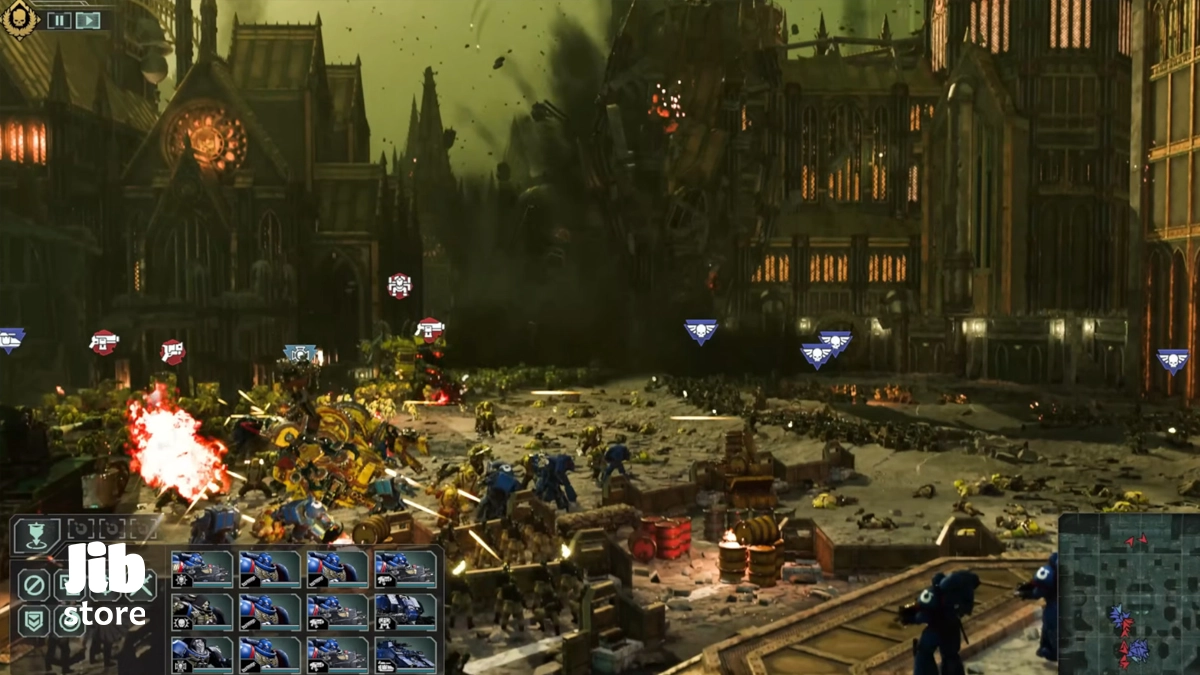Pause the battle

59,20
